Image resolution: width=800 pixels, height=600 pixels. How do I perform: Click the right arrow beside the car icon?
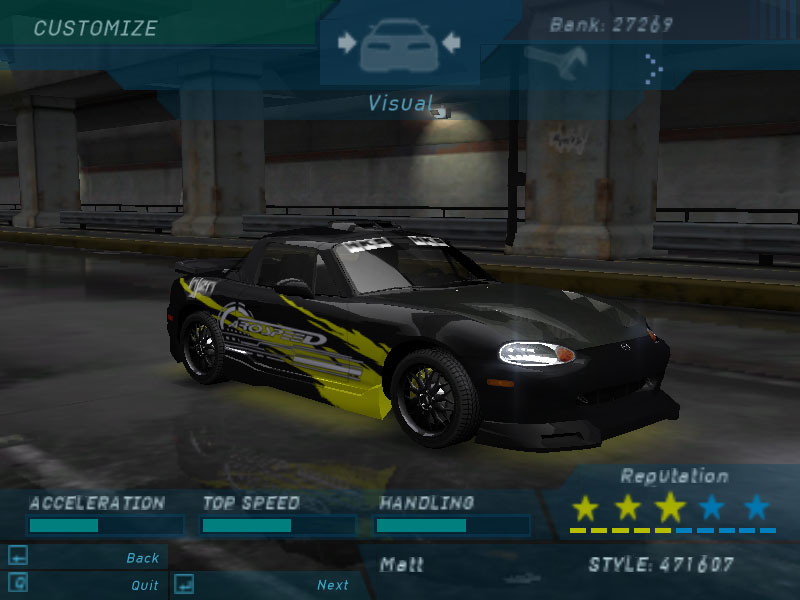tap(449, 43)
